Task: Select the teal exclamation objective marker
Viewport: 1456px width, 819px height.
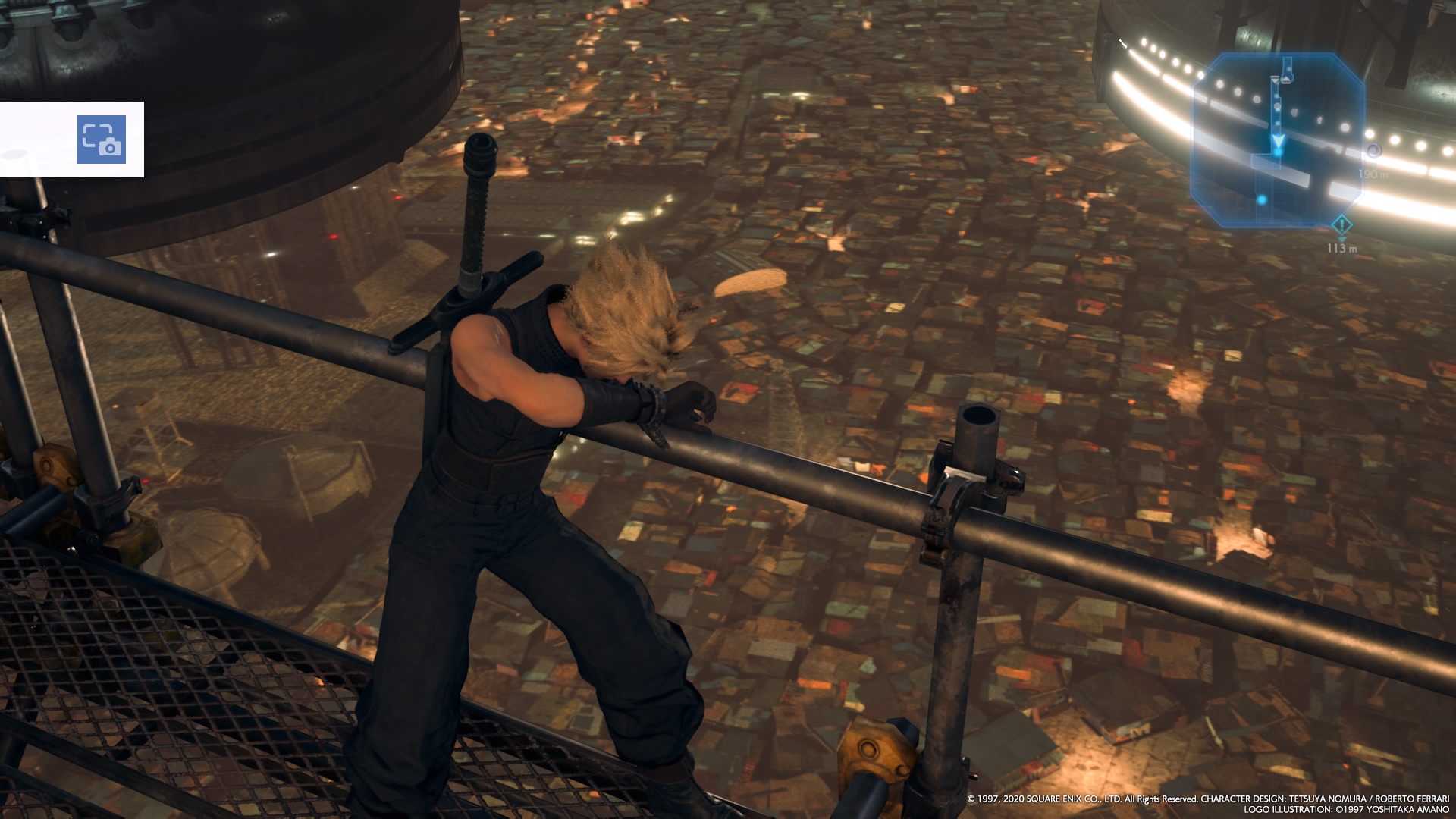Action: [1342, 225]
